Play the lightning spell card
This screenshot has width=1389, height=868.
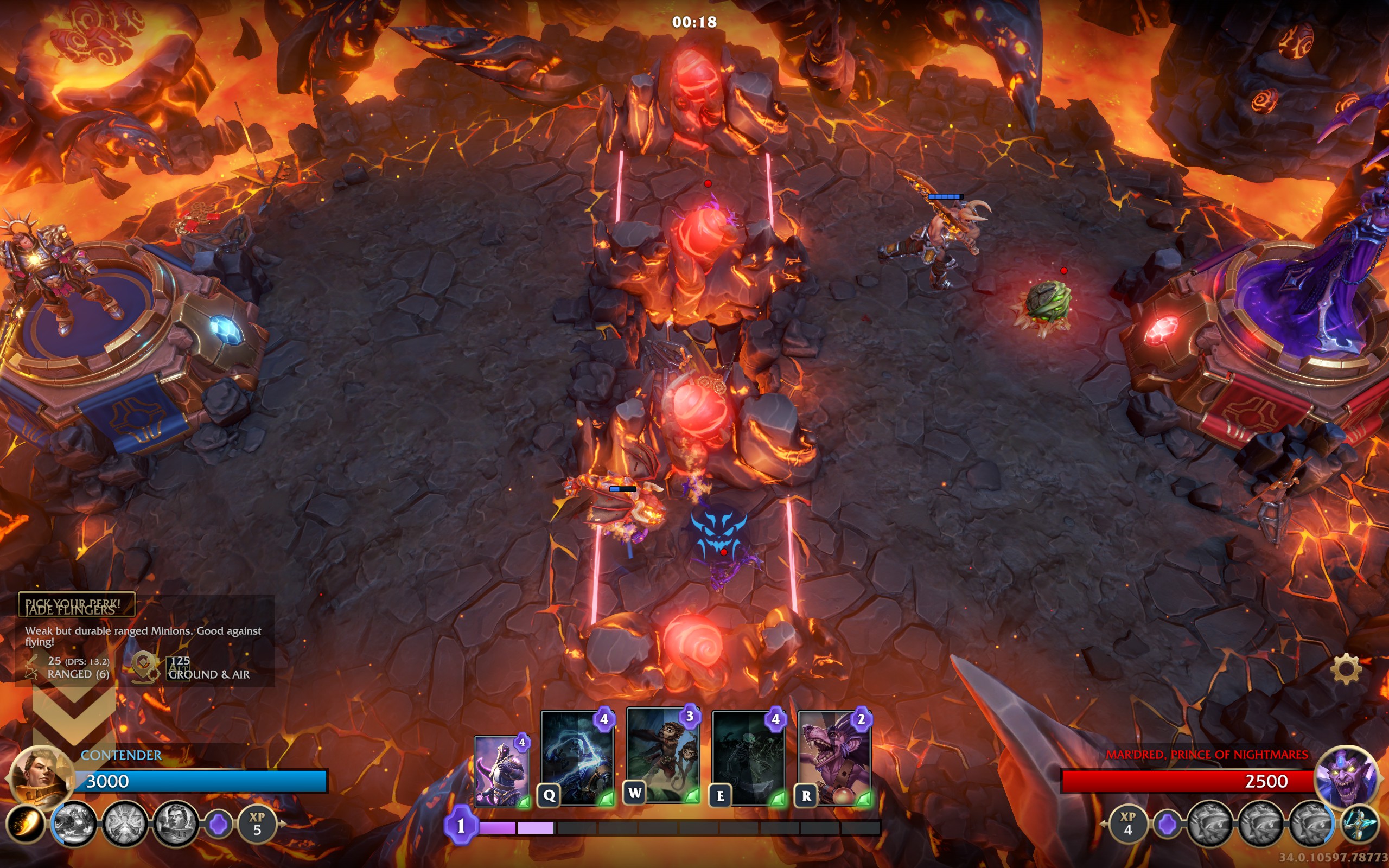click(x=577, y=757)
